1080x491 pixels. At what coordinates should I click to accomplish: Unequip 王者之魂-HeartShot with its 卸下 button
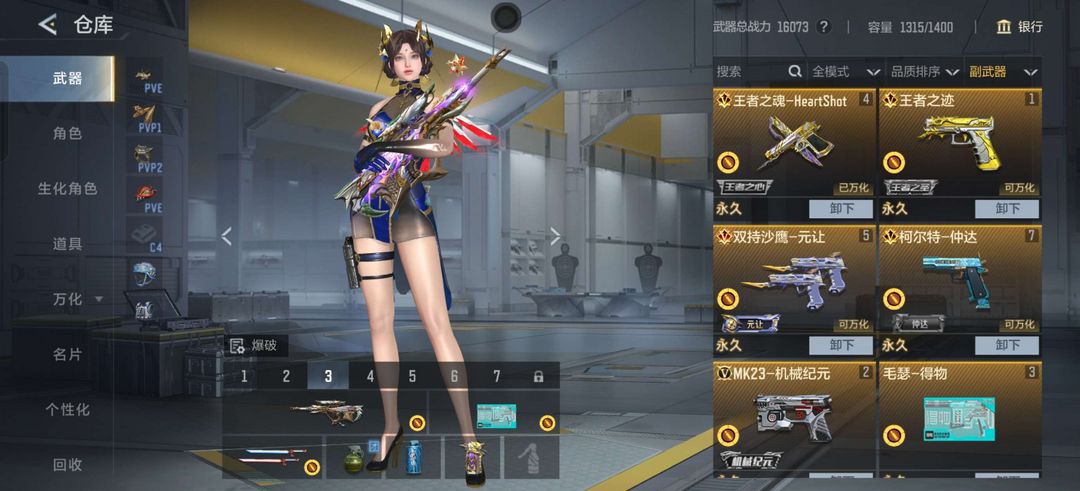(x=841, y=208)
